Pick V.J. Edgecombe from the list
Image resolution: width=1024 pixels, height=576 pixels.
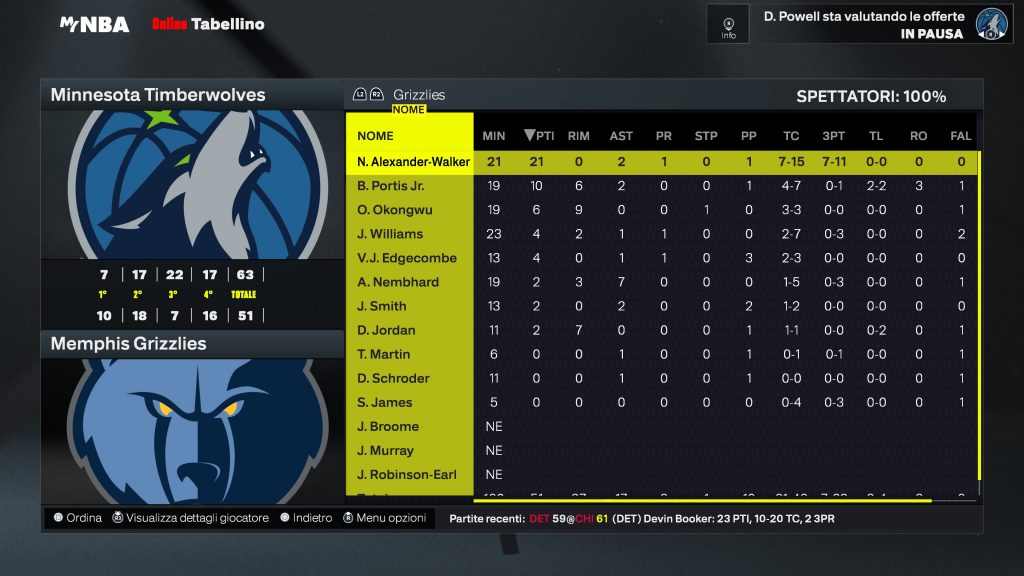(407, 258)
